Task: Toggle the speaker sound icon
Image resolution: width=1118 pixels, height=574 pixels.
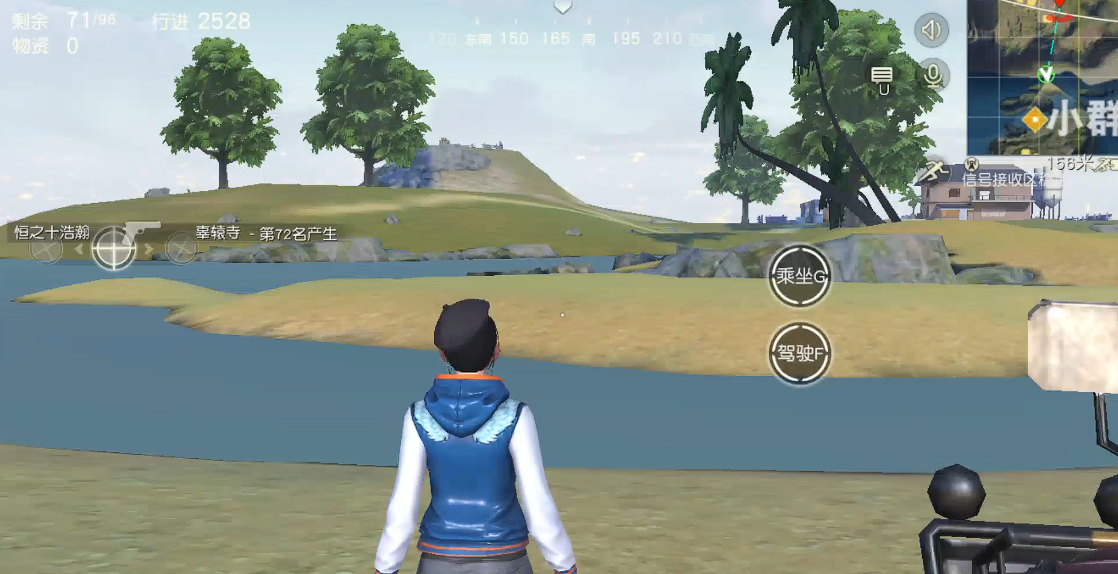Action: point(931,30)
